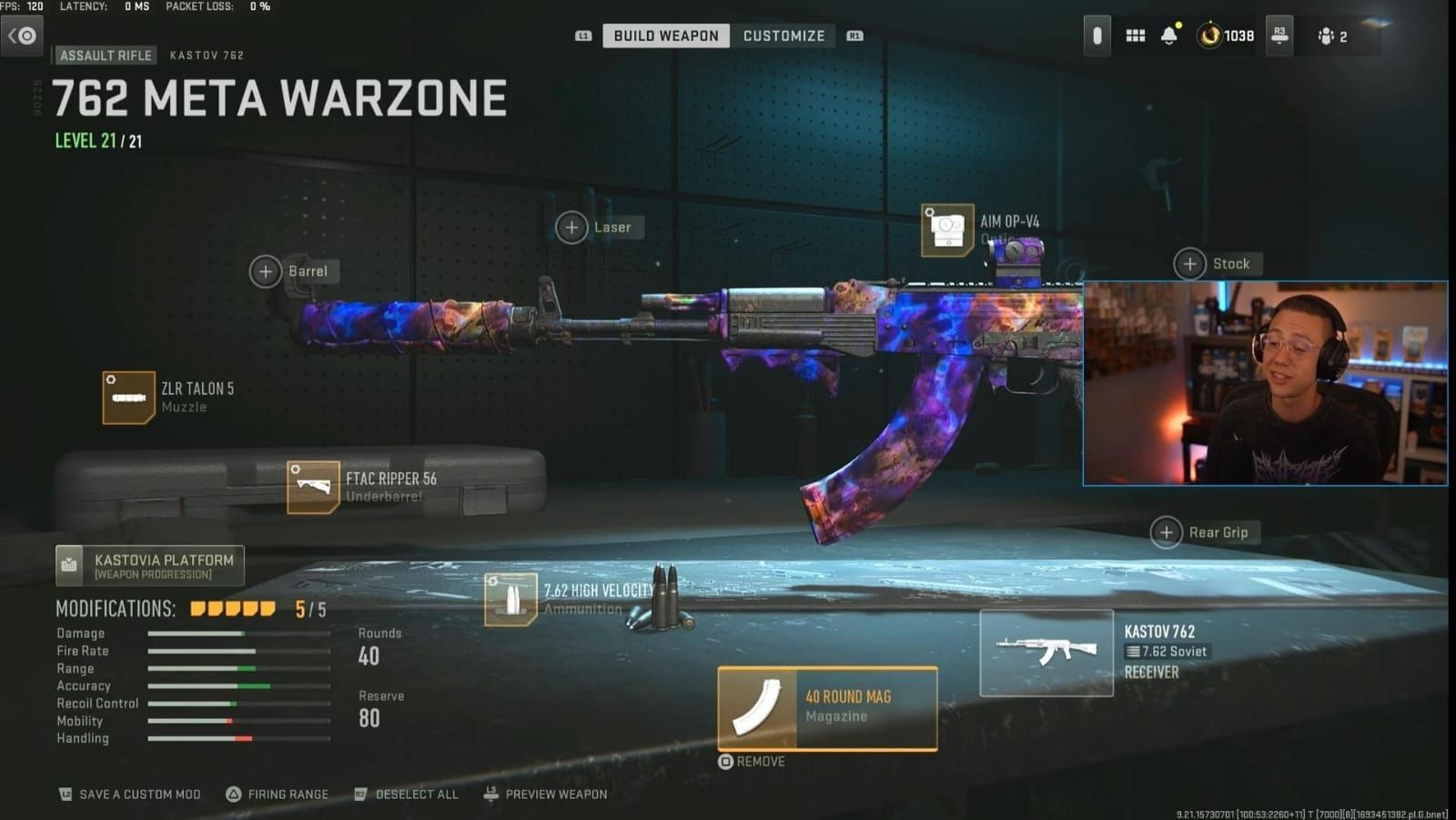Open the social players icon showing 2
The width and height of the screenshot is (1456, 820).
(1329, 35)
